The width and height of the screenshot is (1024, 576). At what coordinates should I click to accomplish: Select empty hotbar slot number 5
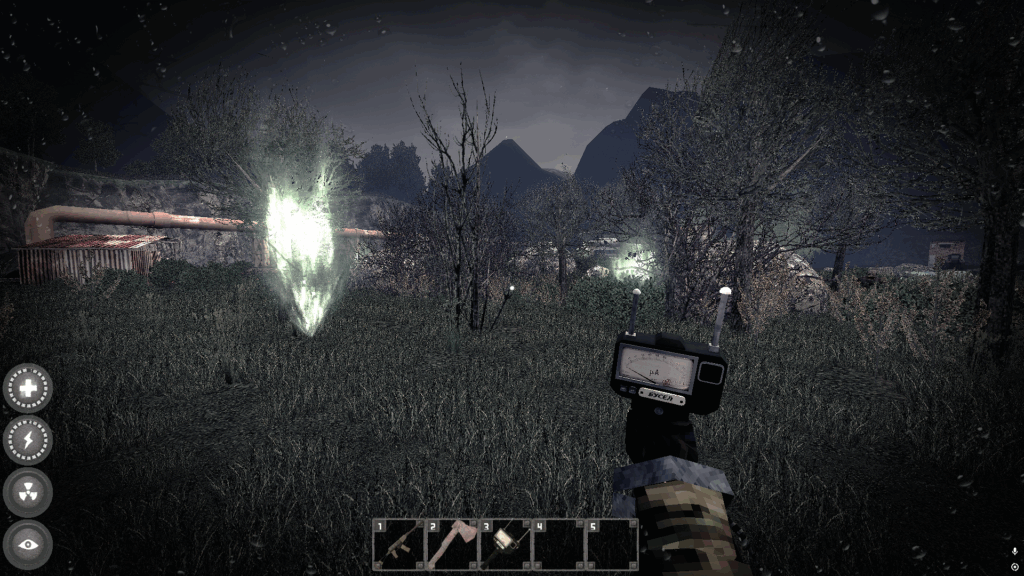611,544
